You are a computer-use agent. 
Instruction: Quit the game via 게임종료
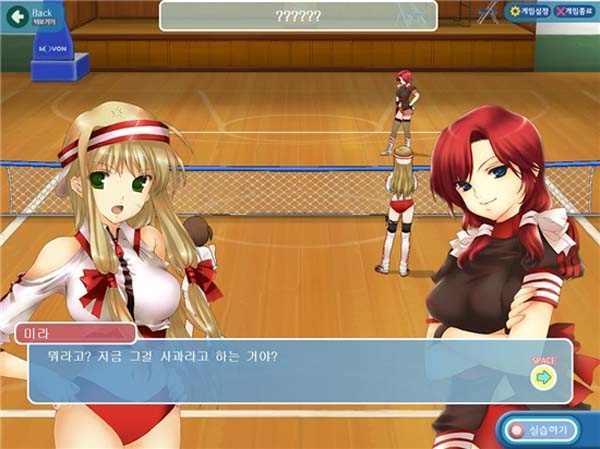pyautogui.click(x=576, y=11)
